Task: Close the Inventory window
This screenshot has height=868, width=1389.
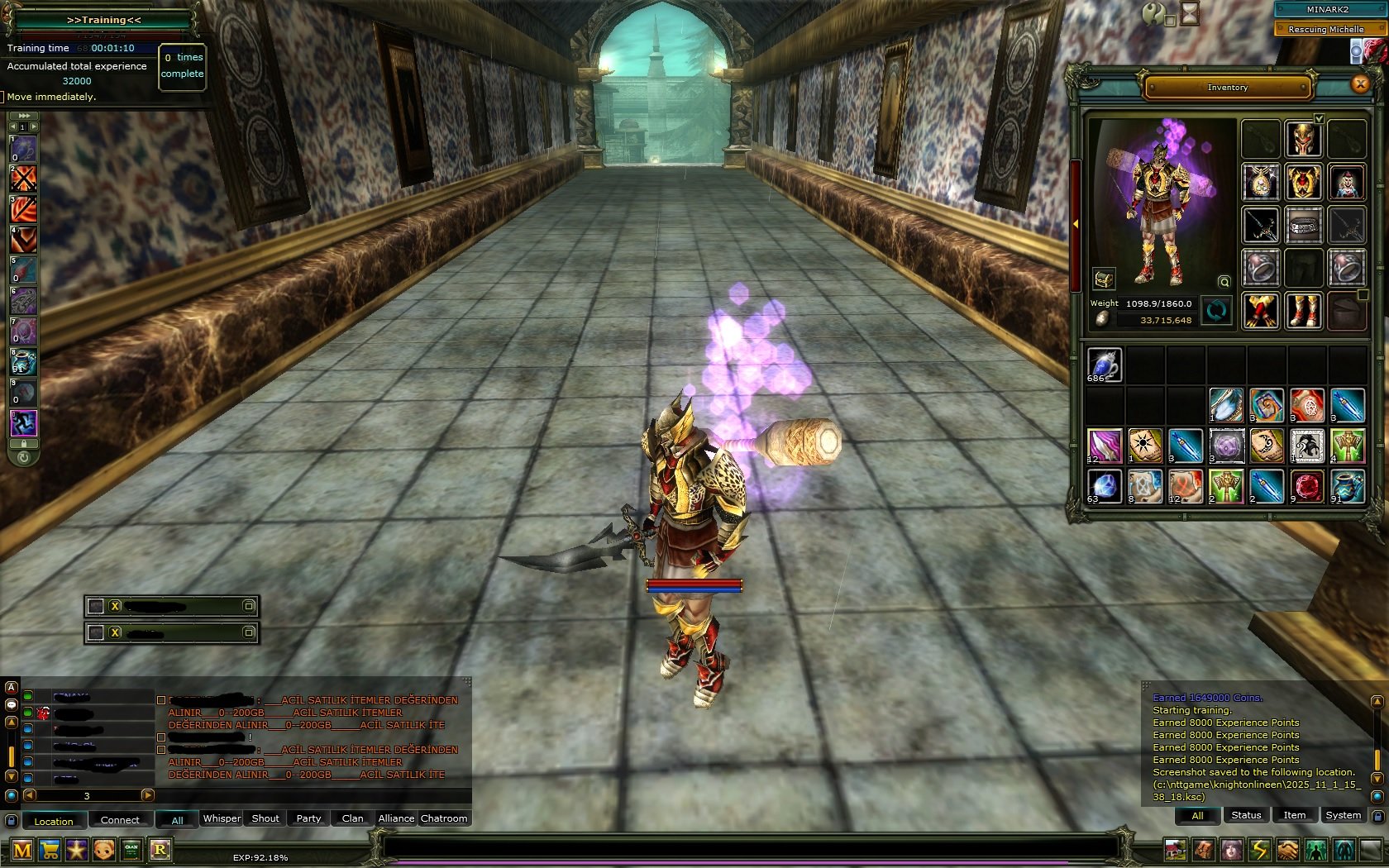Action: click(x=1360, y=84)
